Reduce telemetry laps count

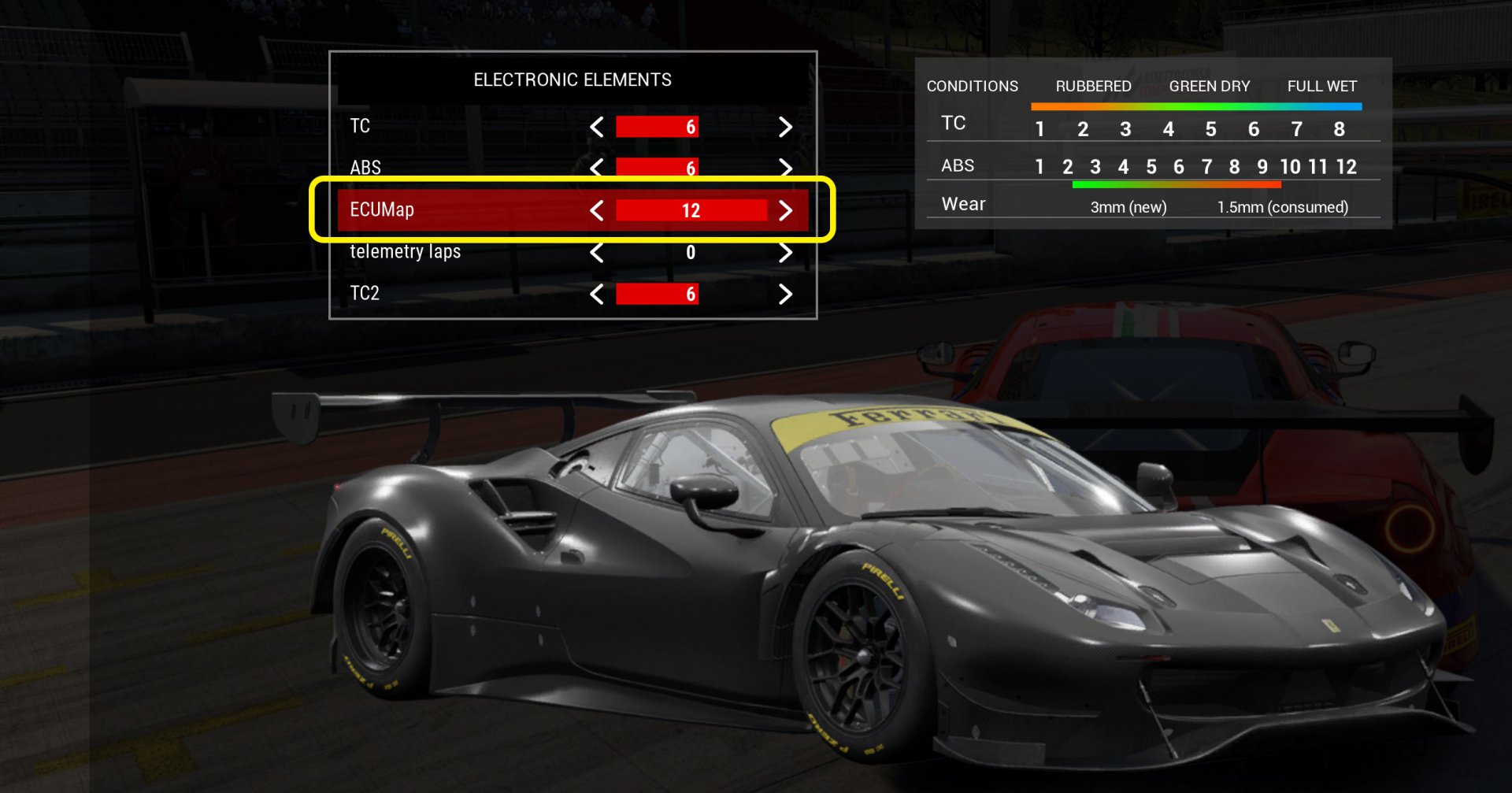pos(597,253)
